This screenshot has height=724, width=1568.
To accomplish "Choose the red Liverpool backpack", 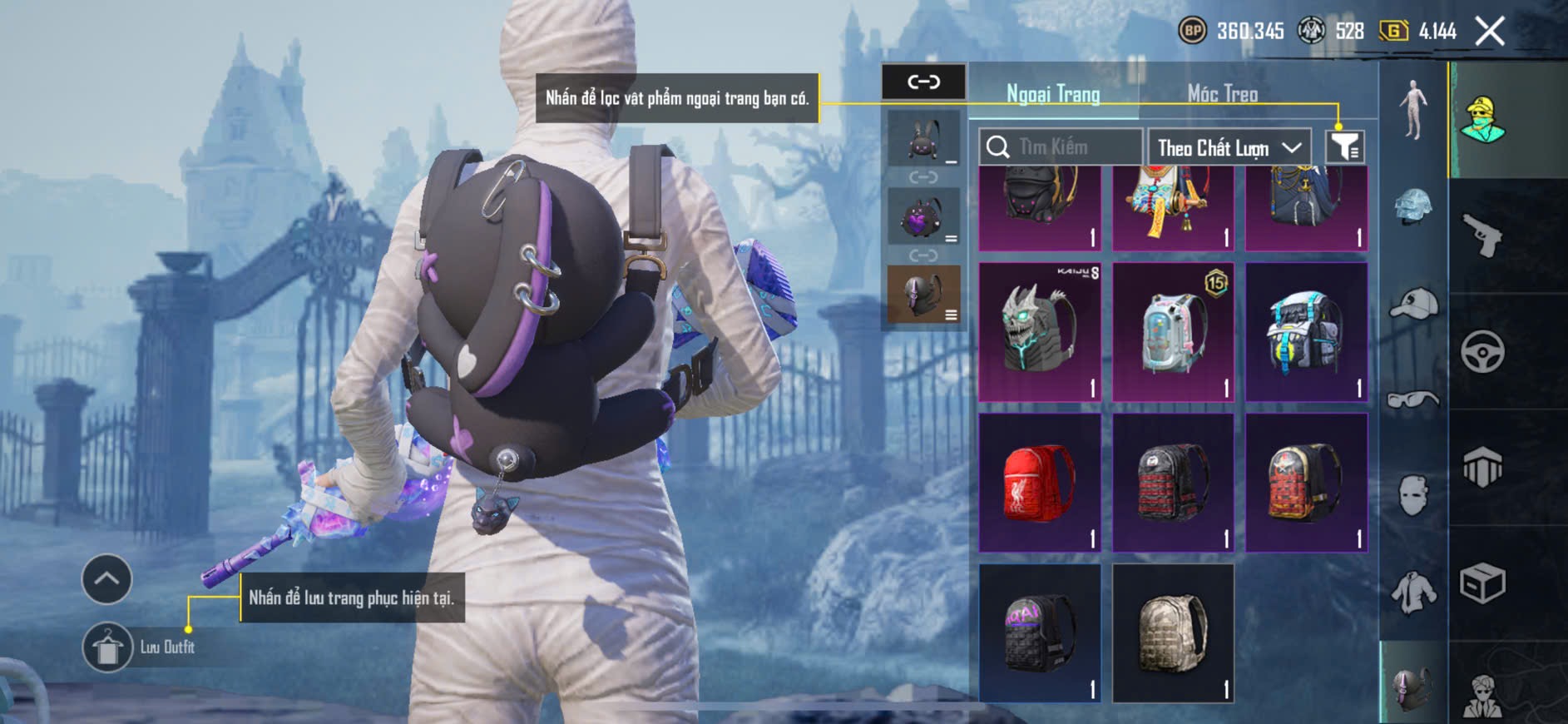I will coord(1040,483).
